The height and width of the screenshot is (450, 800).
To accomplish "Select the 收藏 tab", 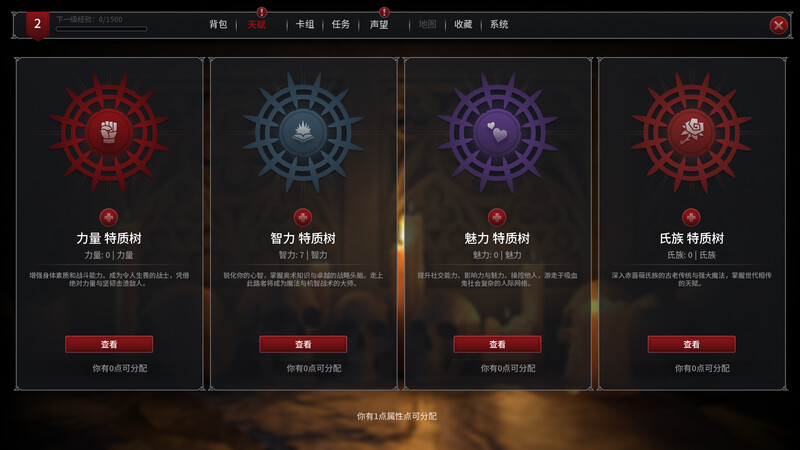I will tap(463, 24).
